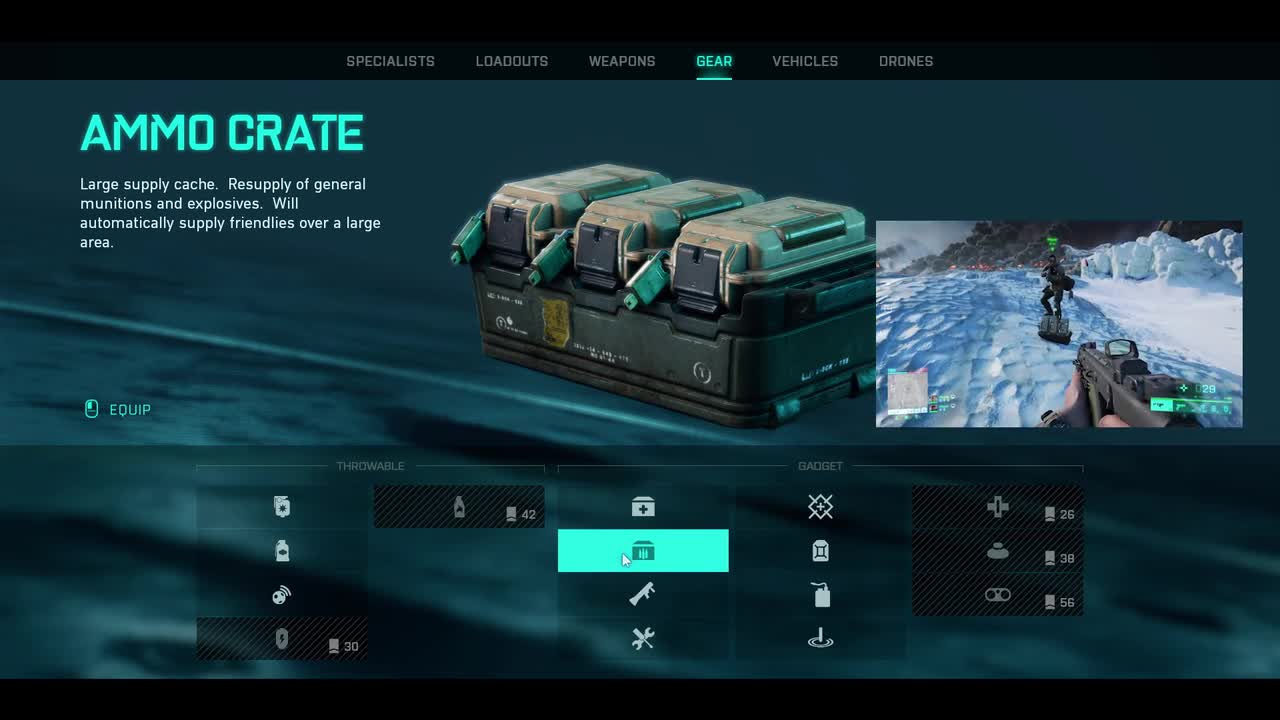Go to the Weapons tab
The width and height of the screenshot is (1280, 720).
pos(622,61)
